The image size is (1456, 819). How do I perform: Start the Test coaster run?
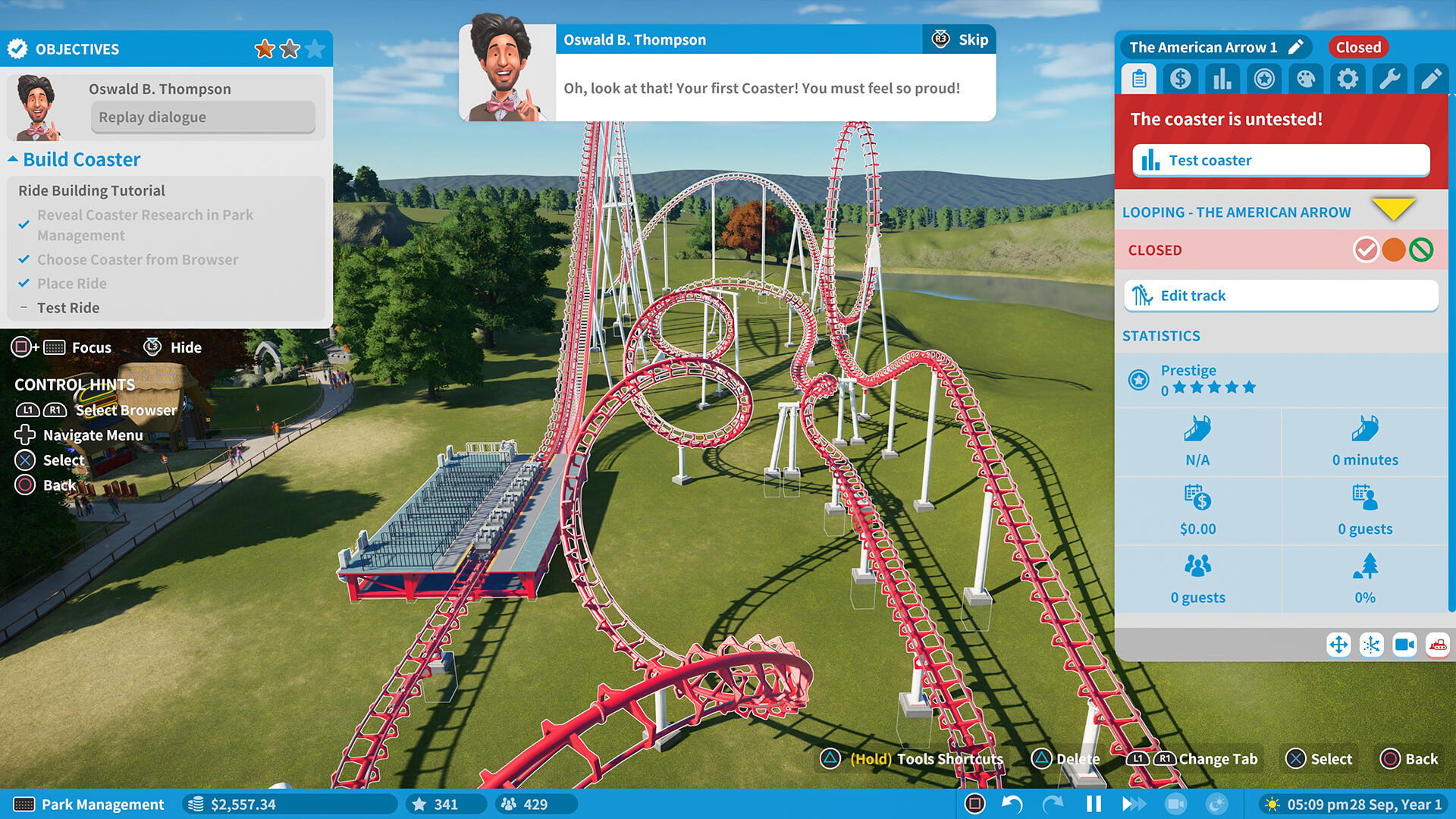[1281, 160]
